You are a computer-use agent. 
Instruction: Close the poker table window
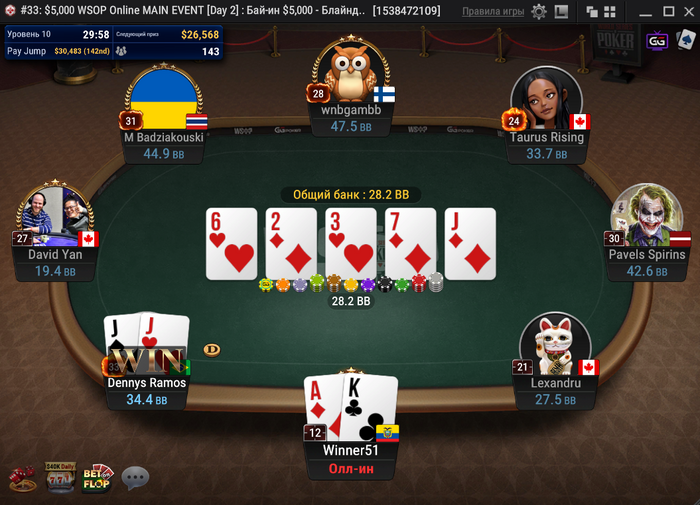688,11
